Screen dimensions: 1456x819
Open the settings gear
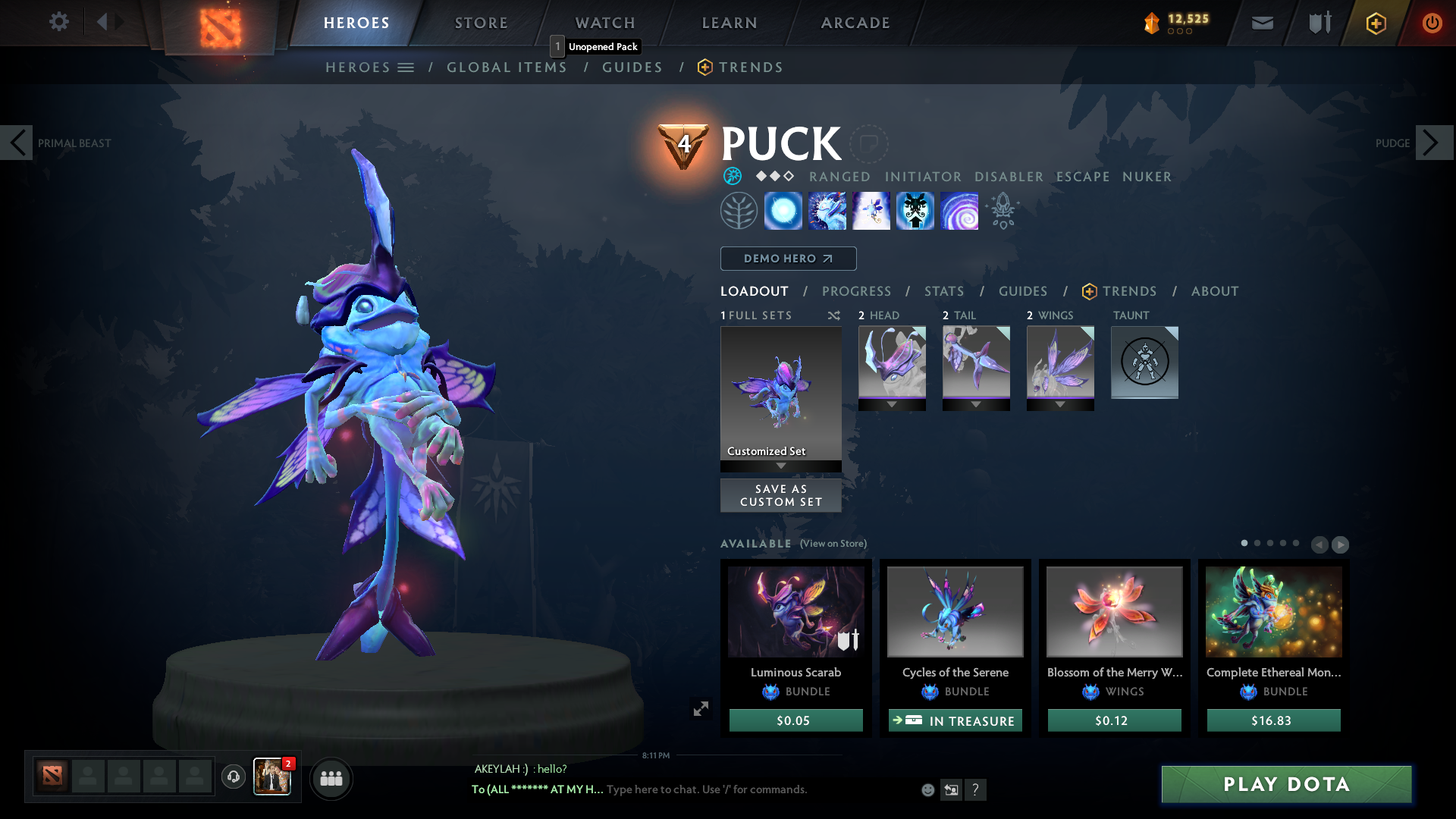pyautogui.click(x=58, y=22)
